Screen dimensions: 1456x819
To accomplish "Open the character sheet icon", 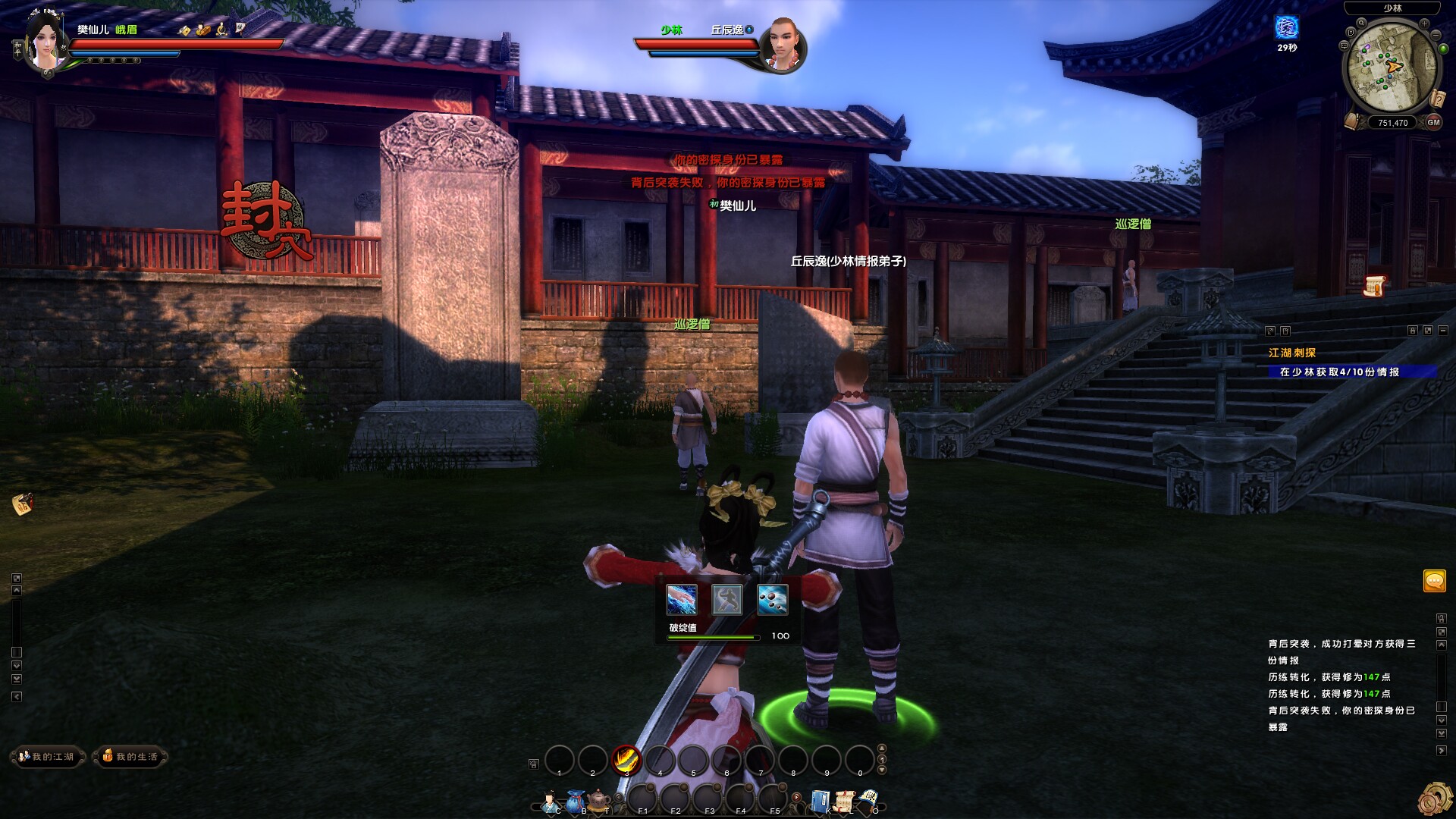I will pyautogui.click(x=551, y=801).
